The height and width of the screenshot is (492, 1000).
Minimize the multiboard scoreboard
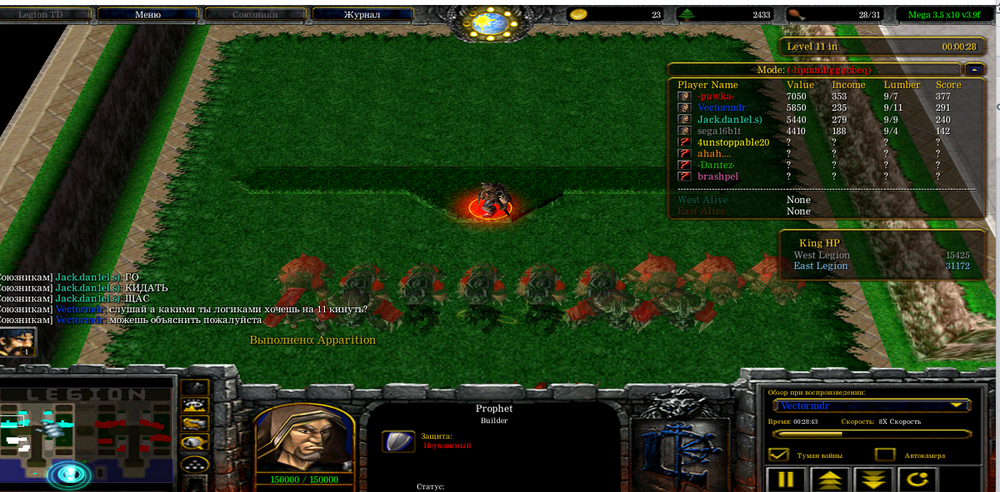pos(974,70)
